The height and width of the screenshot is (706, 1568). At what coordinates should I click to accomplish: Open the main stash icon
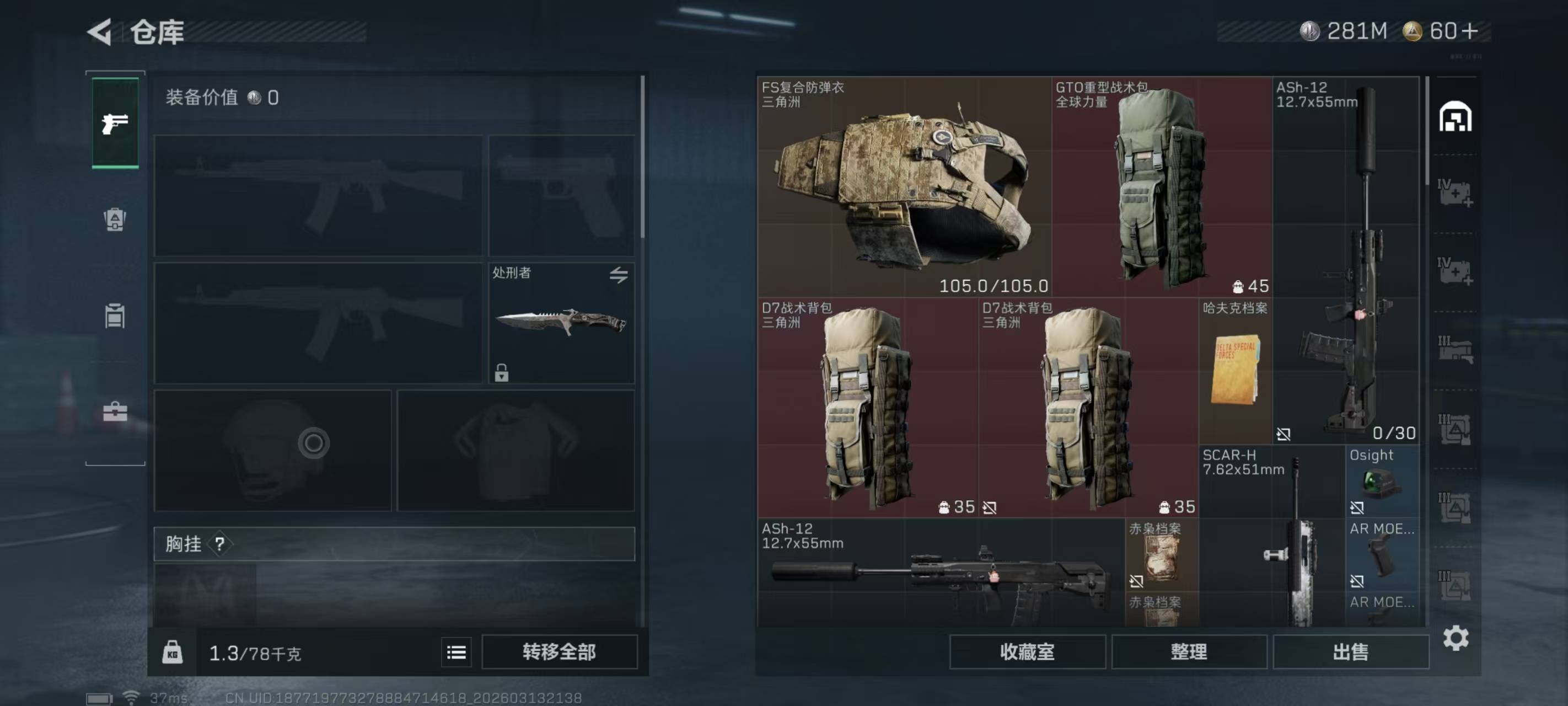tap(1455, 116)
